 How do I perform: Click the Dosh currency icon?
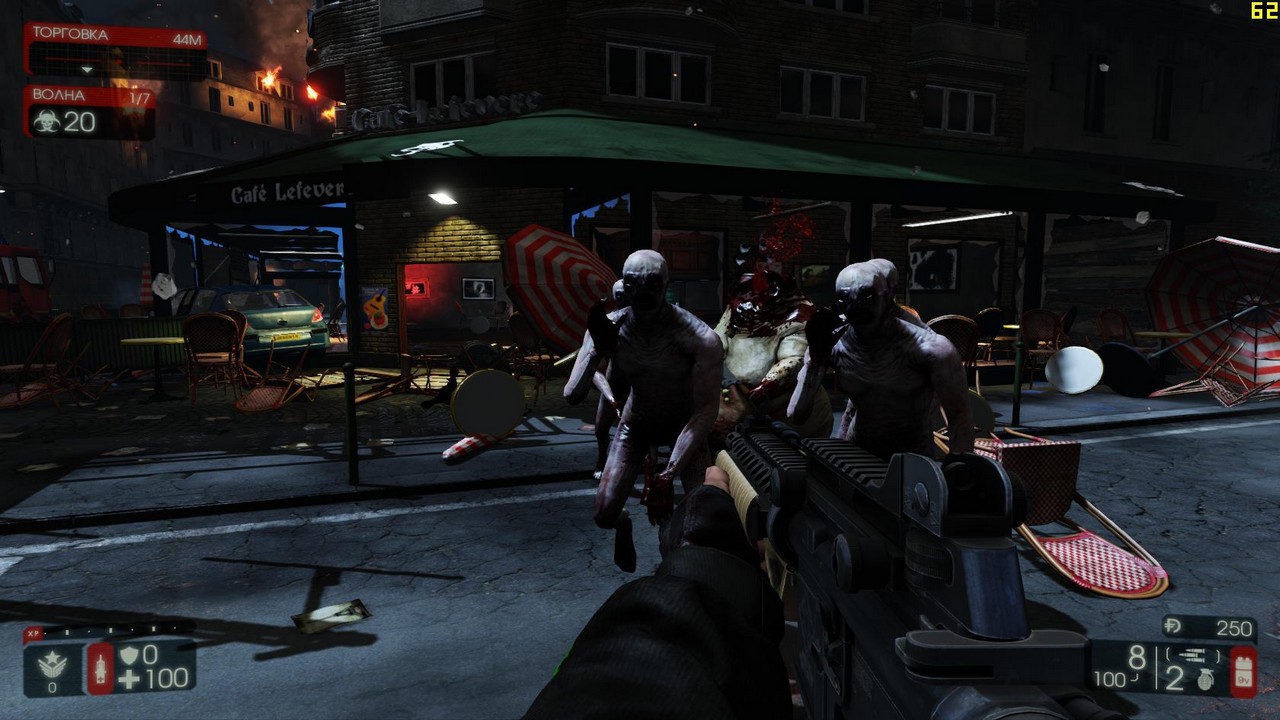(1172, 627)
